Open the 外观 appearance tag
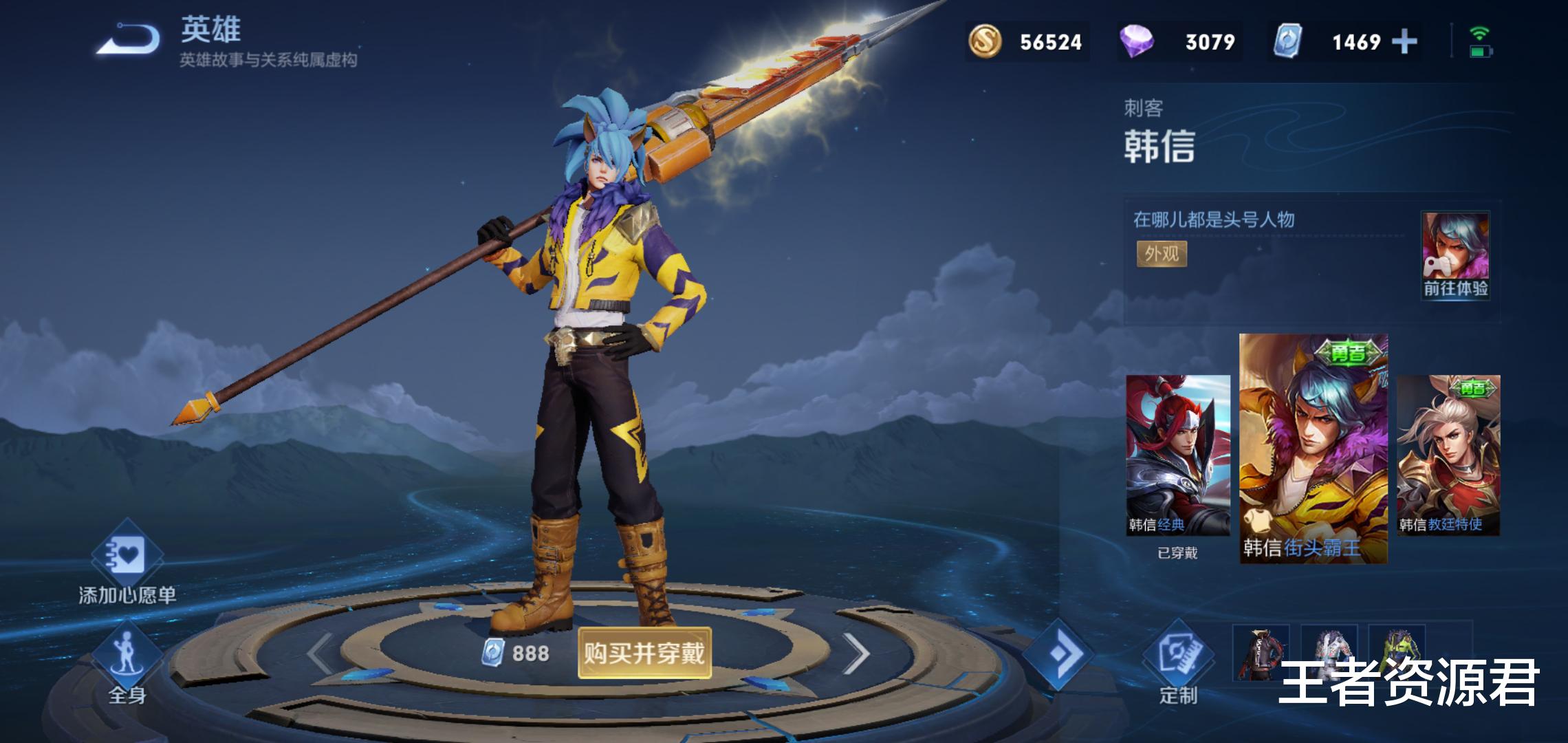This screenshot has height=743, width=1568. 1162,254
